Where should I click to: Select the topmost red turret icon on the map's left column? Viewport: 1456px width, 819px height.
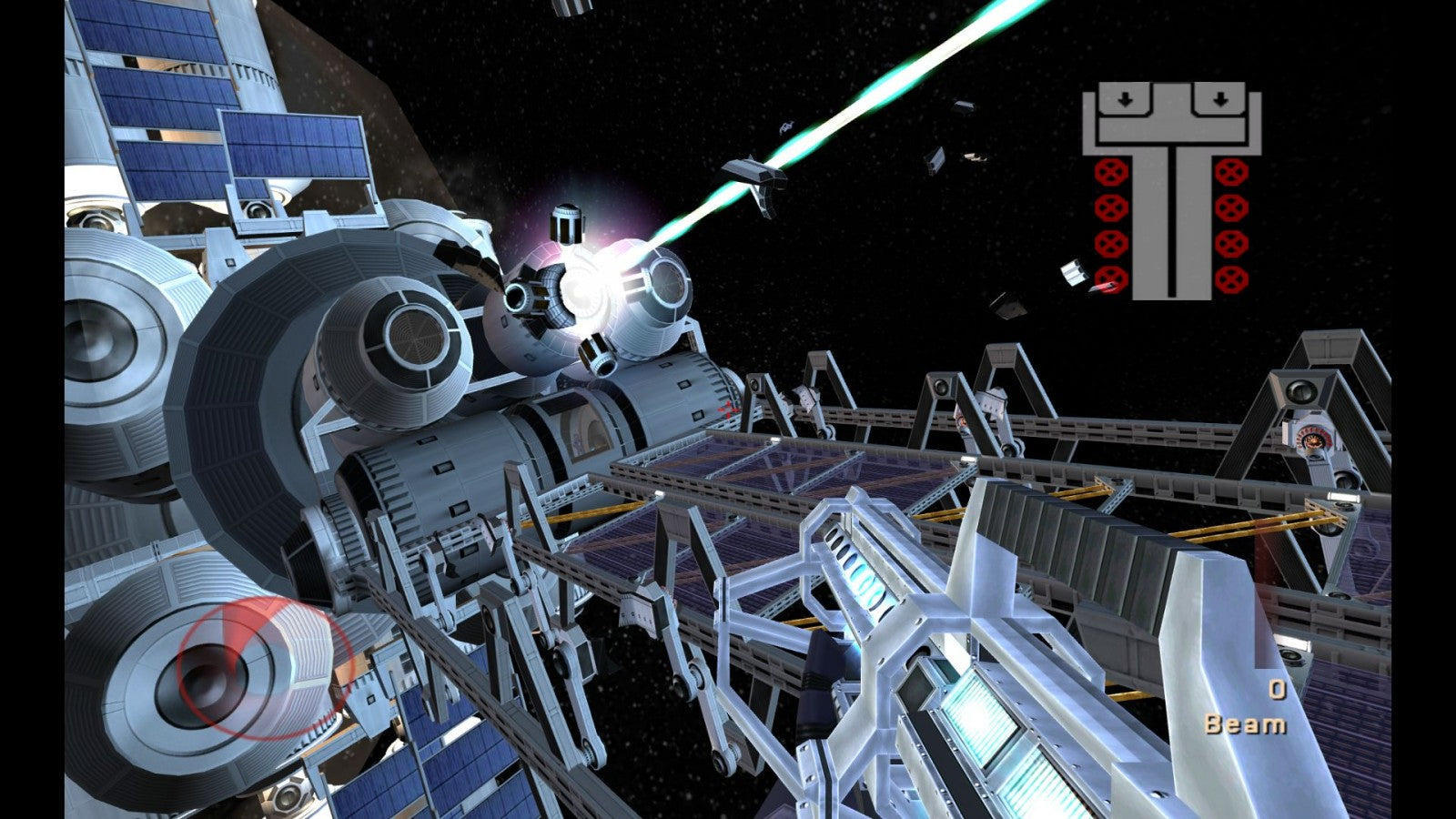[x=1110, y=172]
